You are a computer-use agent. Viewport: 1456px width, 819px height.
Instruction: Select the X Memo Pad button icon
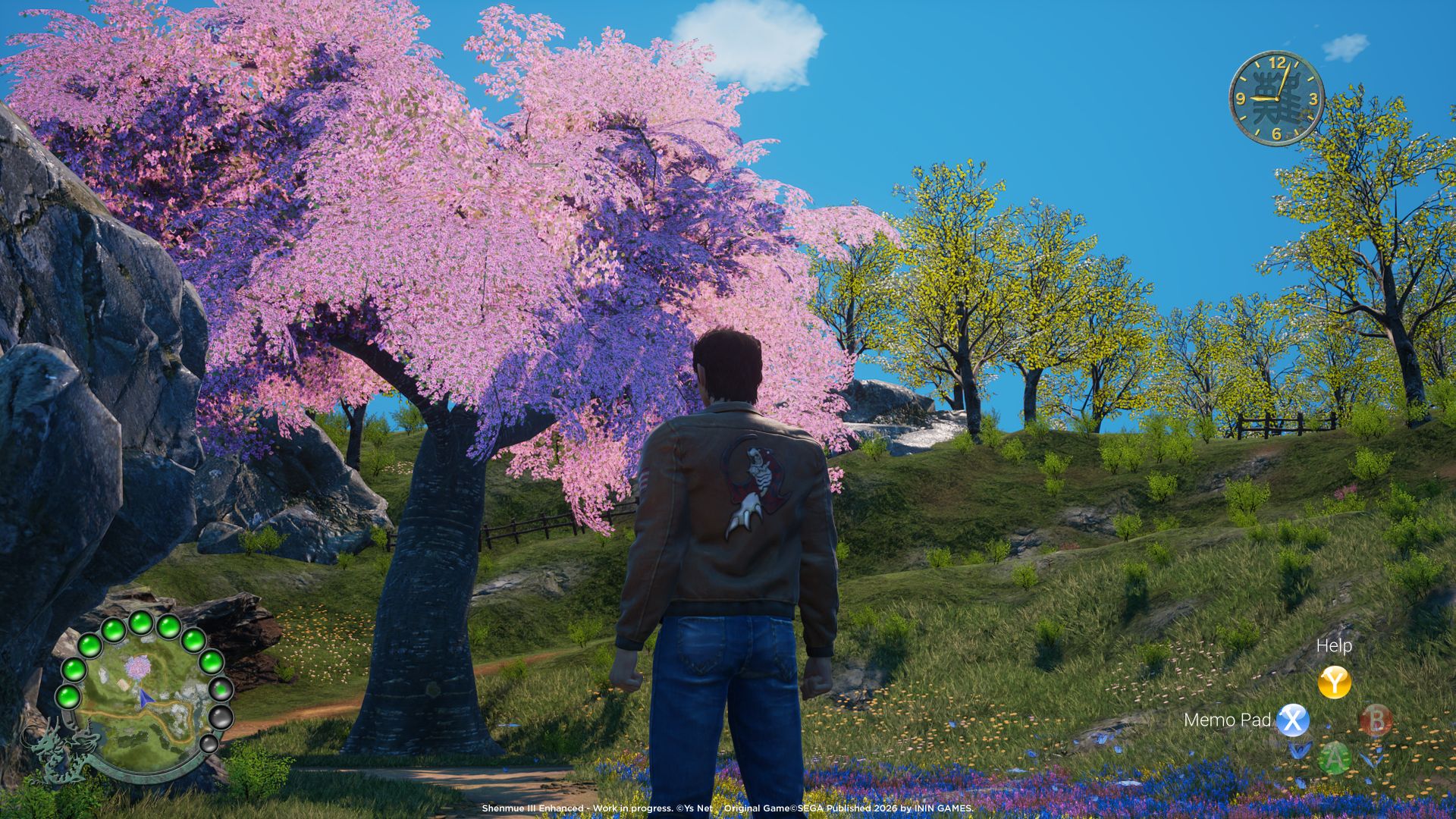(1293, 721)
